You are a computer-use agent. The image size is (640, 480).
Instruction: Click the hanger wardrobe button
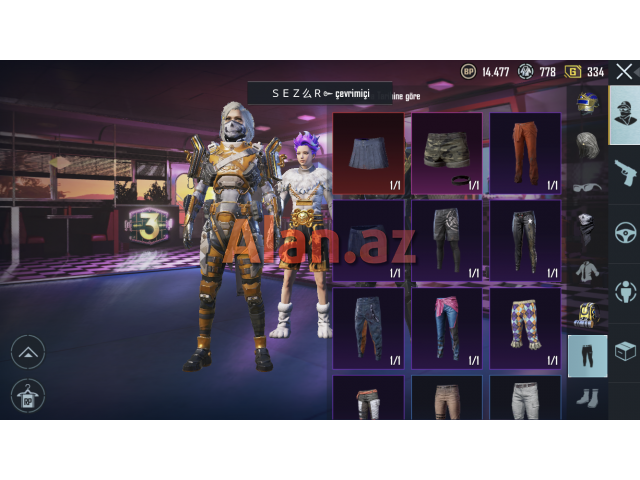[27, 395]
